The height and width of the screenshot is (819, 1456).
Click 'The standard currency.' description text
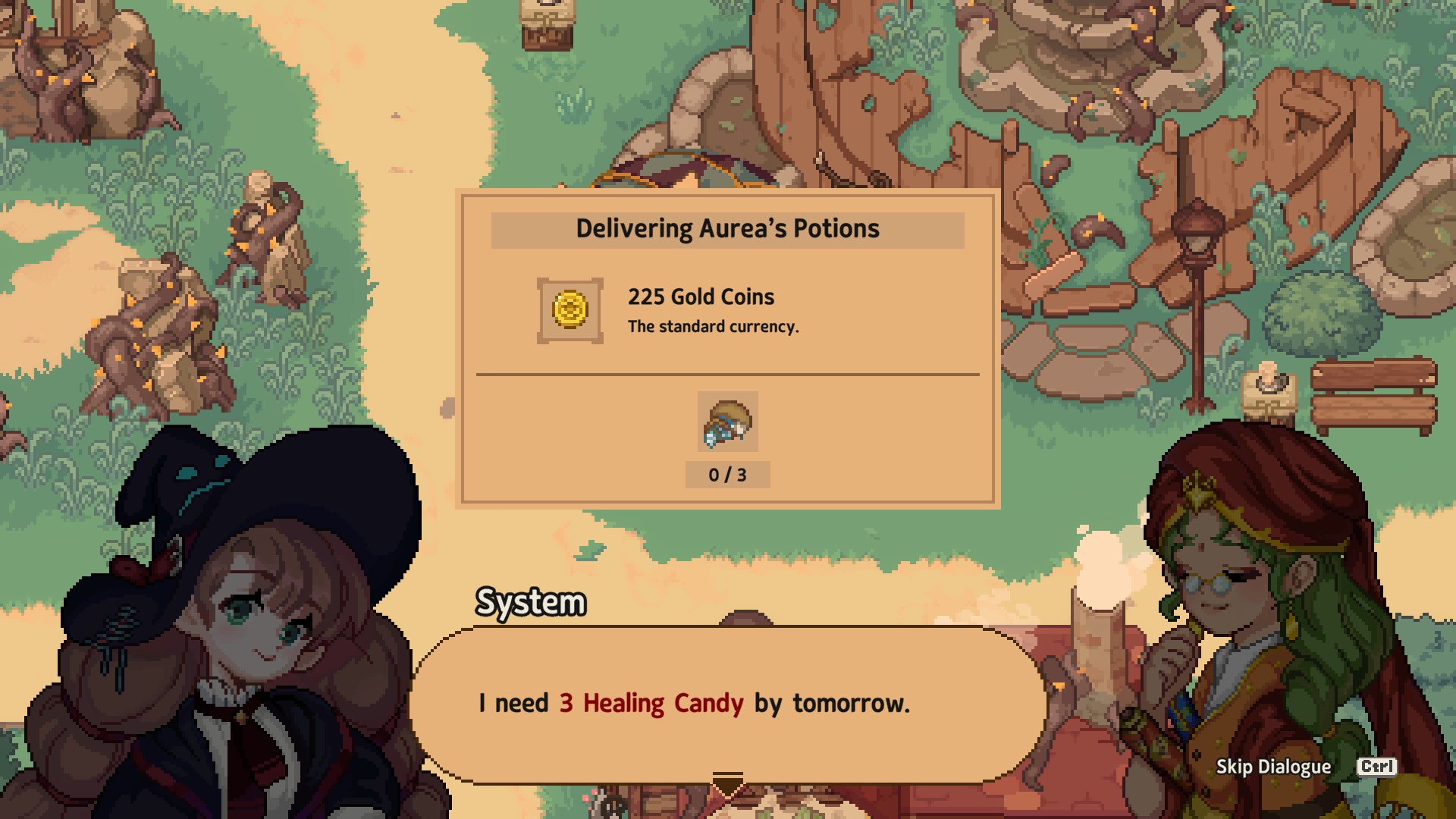point(715,327)
